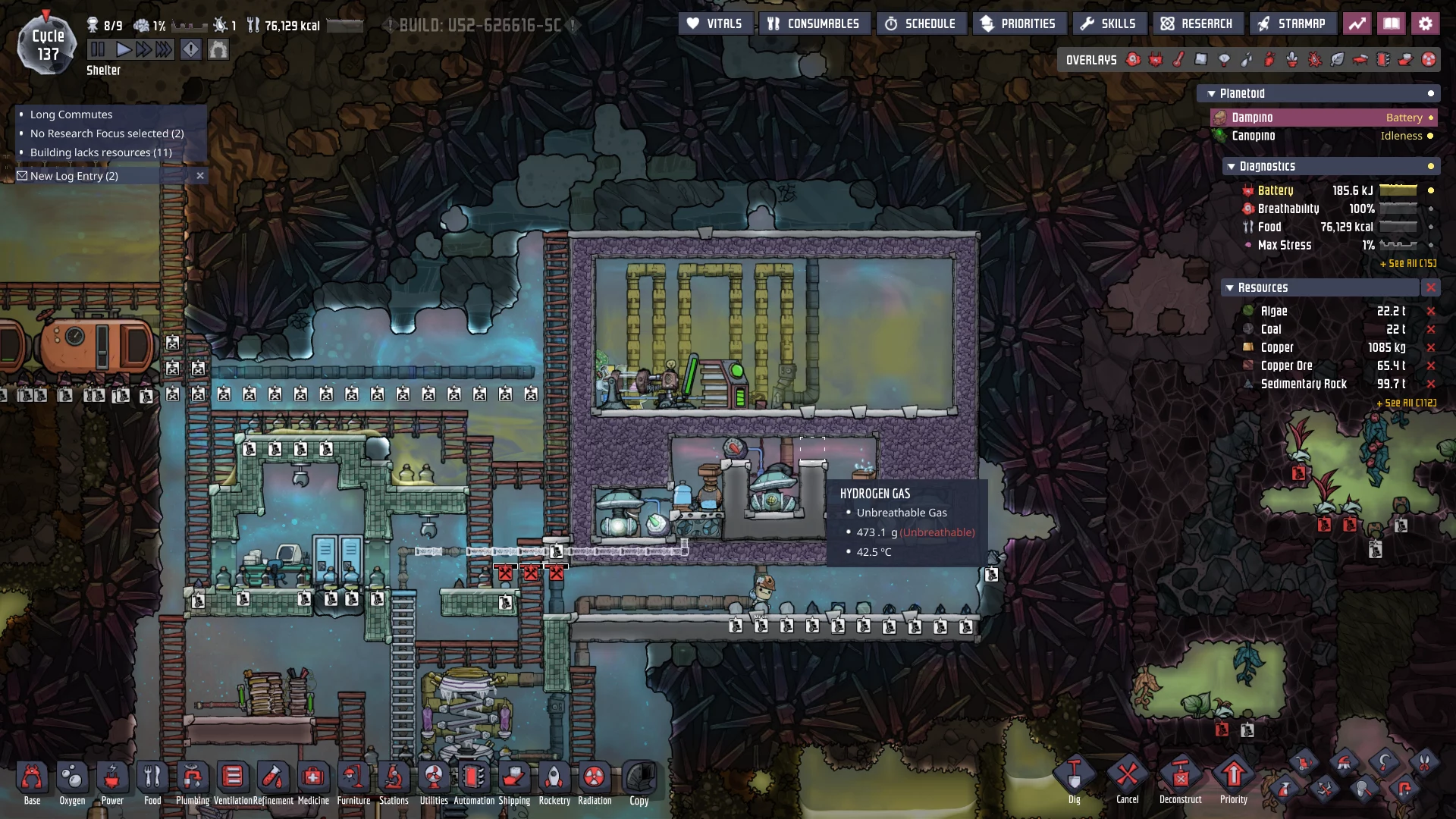The width and height of the screenshot is (1456, 819).
Task: Open the Priorities screen
Action: pyautogui.click(x=1018, y=24)
